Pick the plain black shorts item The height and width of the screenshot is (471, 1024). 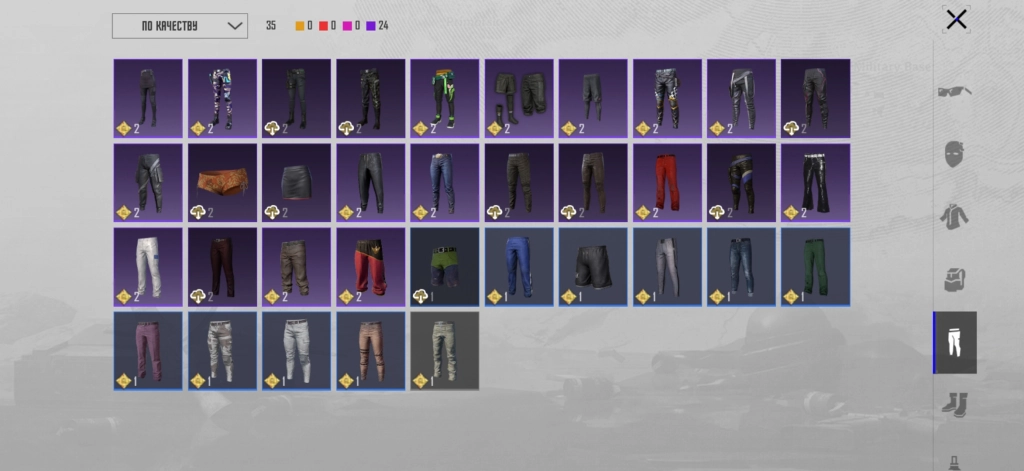pyautogui.click(x=592, y=266)
